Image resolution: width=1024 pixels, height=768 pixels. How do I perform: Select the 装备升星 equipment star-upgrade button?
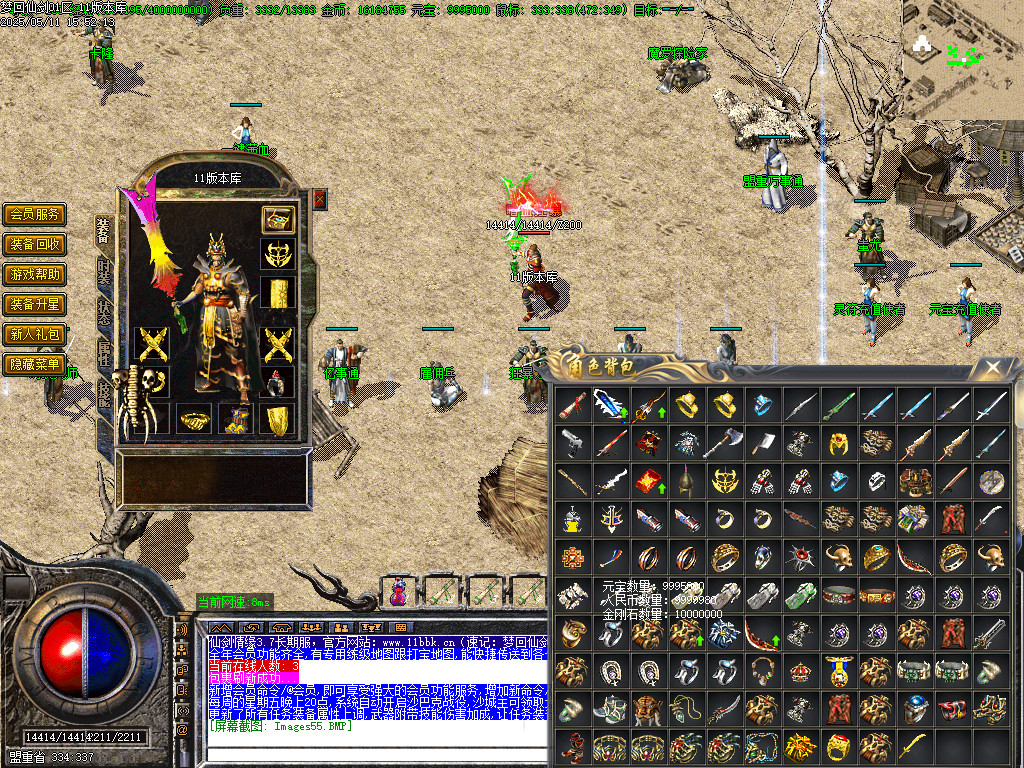pyautogui.click(x=35, y=304)
